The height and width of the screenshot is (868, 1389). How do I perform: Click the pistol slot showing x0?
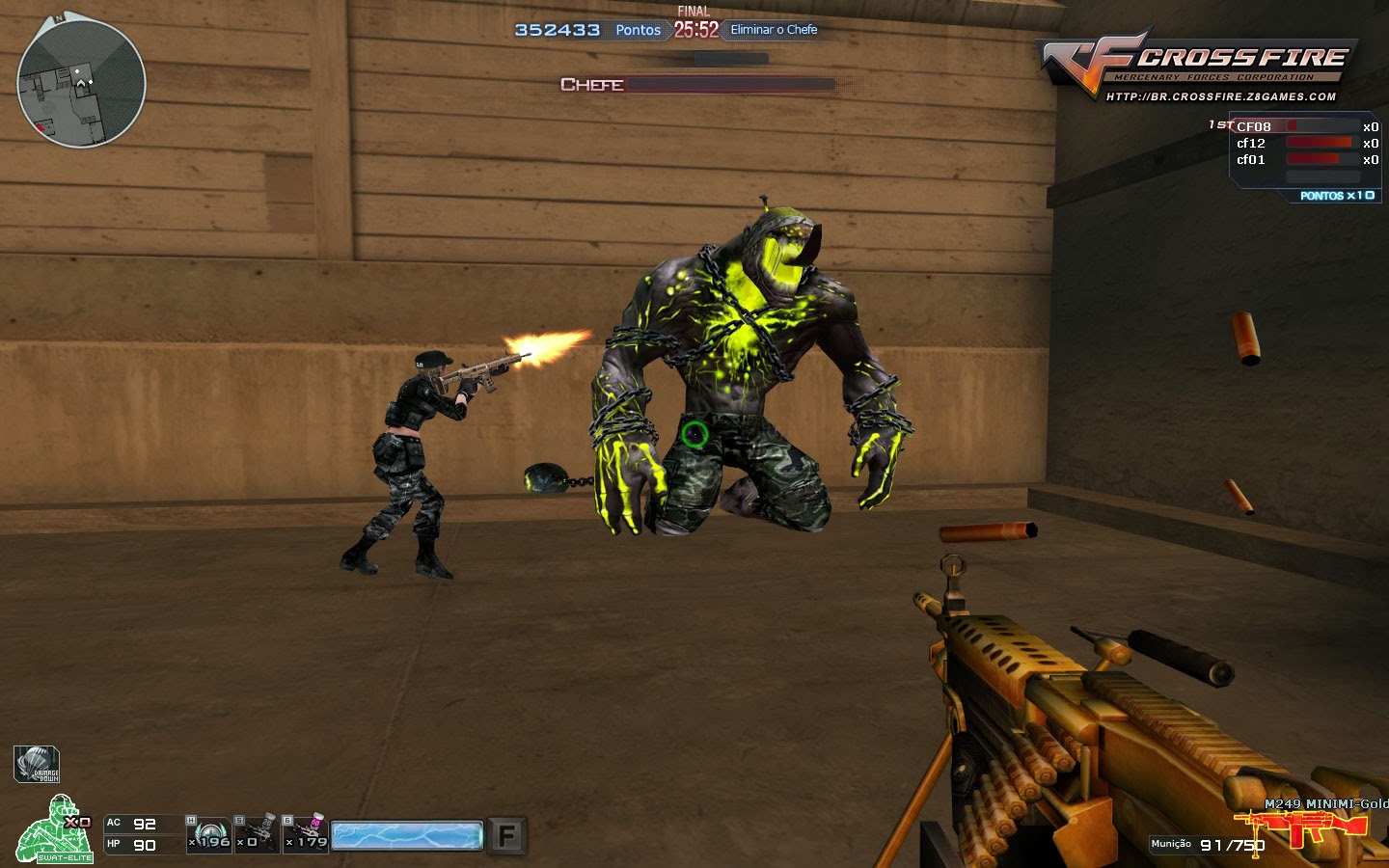[x=256, y=835]
